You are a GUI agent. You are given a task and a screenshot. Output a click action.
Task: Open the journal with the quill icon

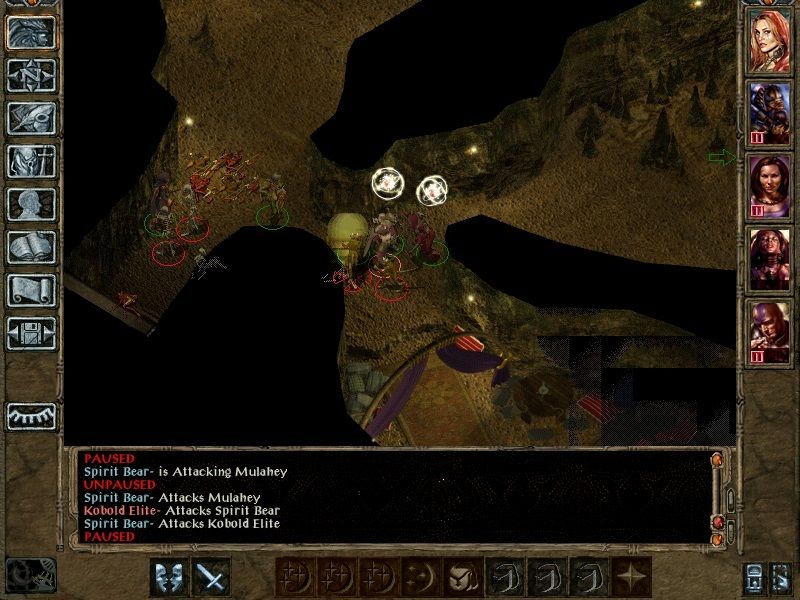[x=31, y=118]
